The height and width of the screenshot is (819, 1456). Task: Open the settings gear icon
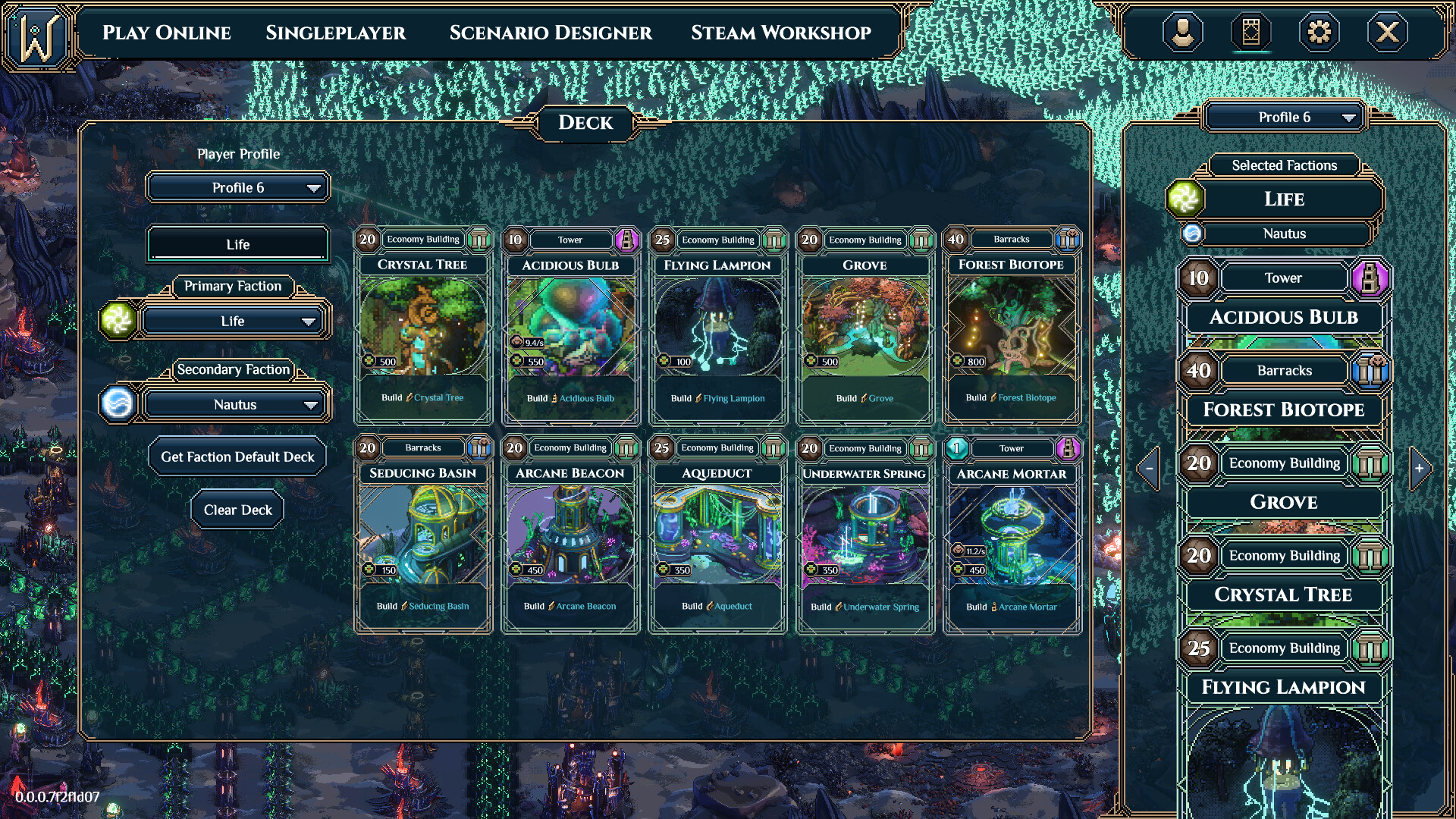1319,33
